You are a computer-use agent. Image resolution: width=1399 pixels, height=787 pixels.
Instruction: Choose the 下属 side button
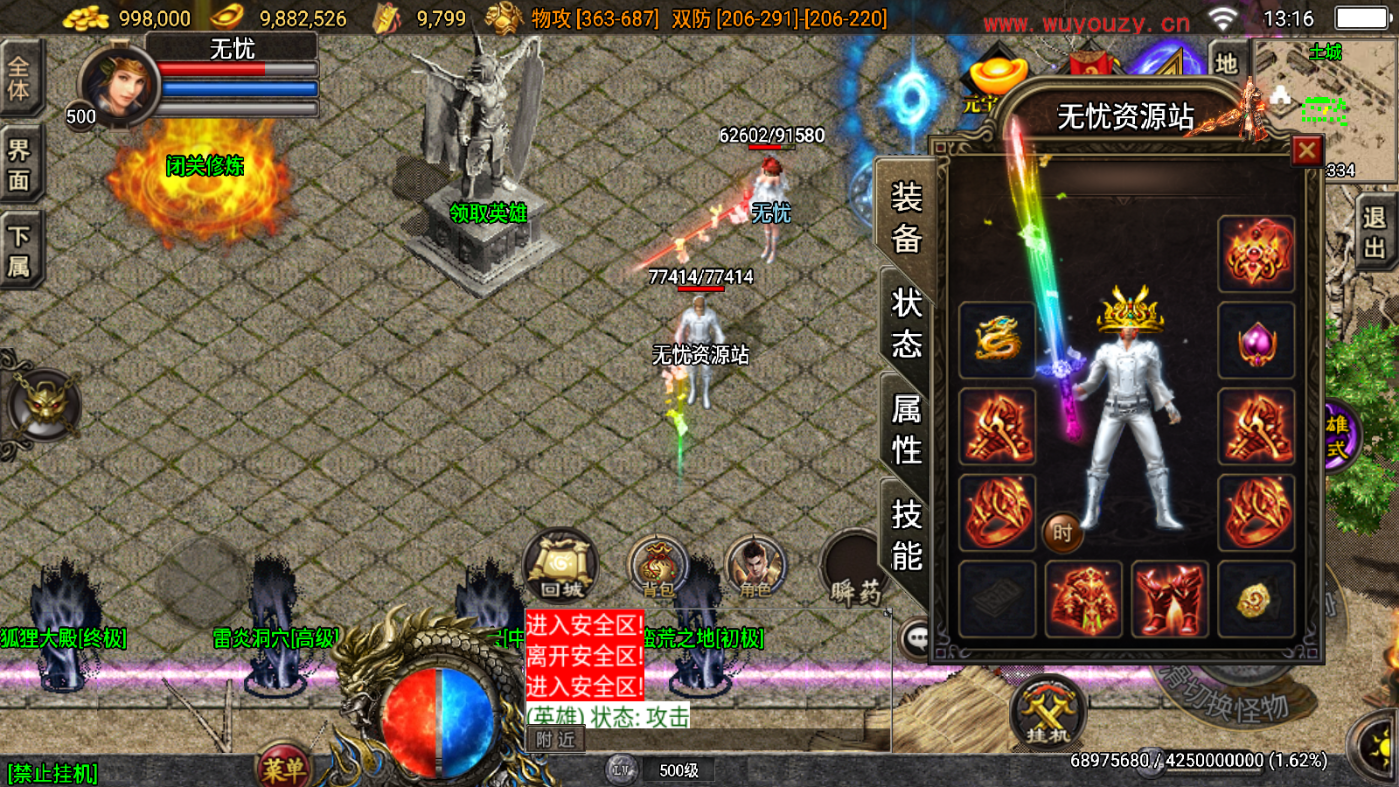coord(20,250)
